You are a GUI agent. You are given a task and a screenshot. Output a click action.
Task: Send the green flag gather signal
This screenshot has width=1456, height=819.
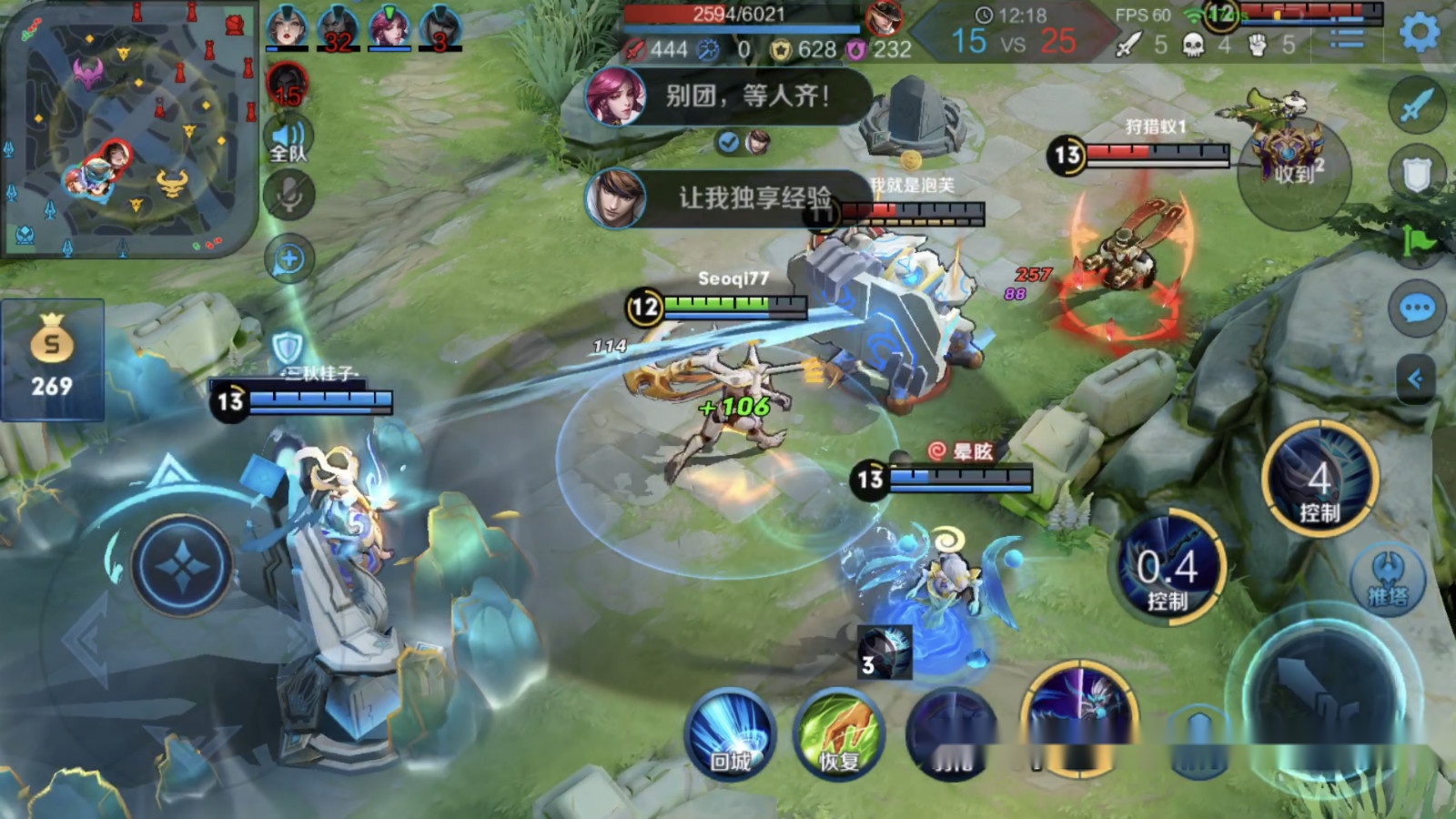point(1416,241)
